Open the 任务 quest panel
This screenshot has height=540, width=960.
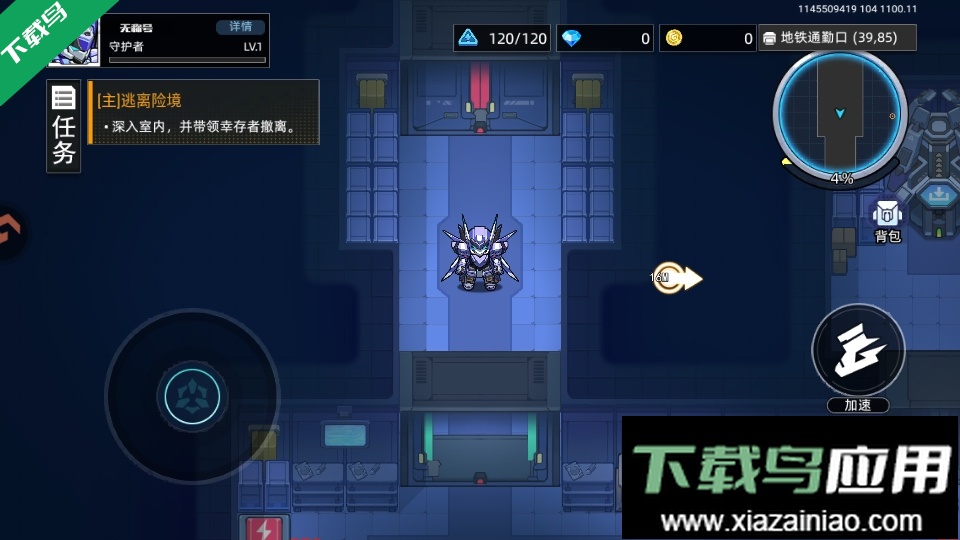coord(63,127)
